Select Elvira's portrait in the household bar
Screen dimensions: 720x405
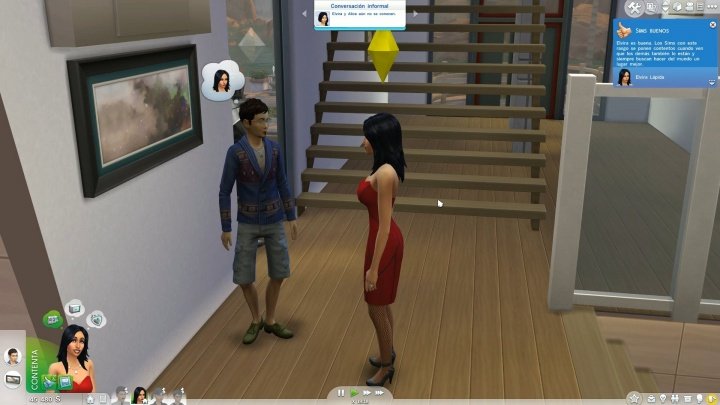pyautogui.click(x=140, y=395)
